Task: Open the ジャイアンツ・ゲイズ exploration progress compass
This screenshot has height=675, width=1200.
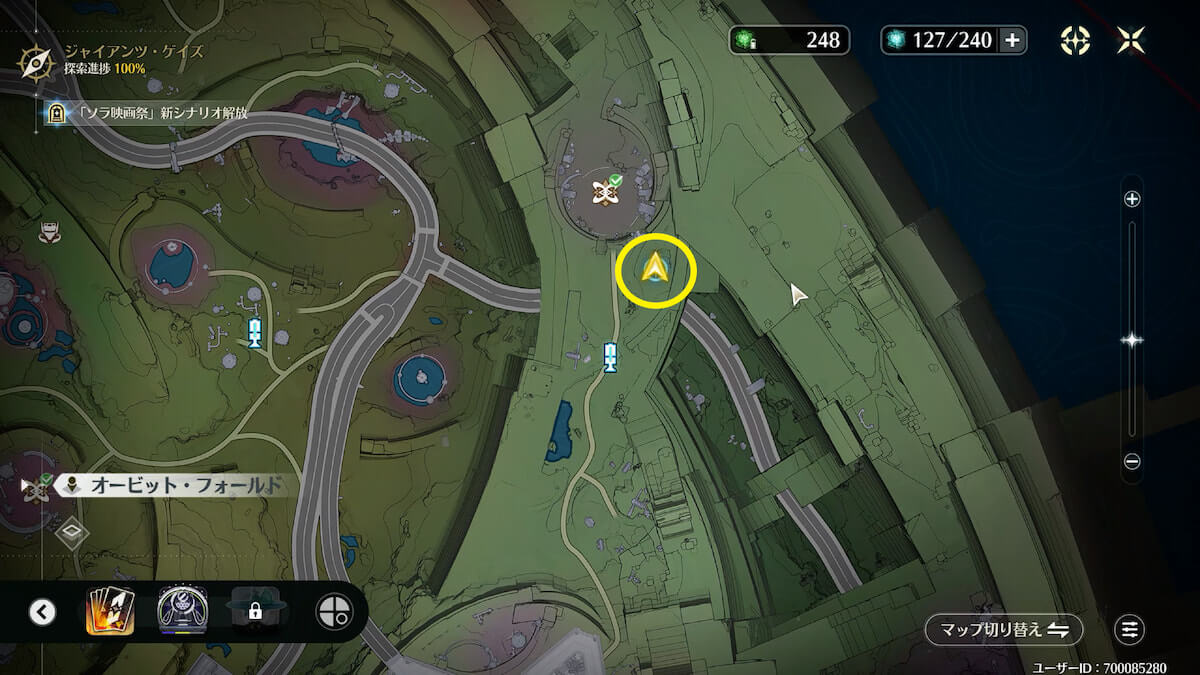Action: click(35, 62)
